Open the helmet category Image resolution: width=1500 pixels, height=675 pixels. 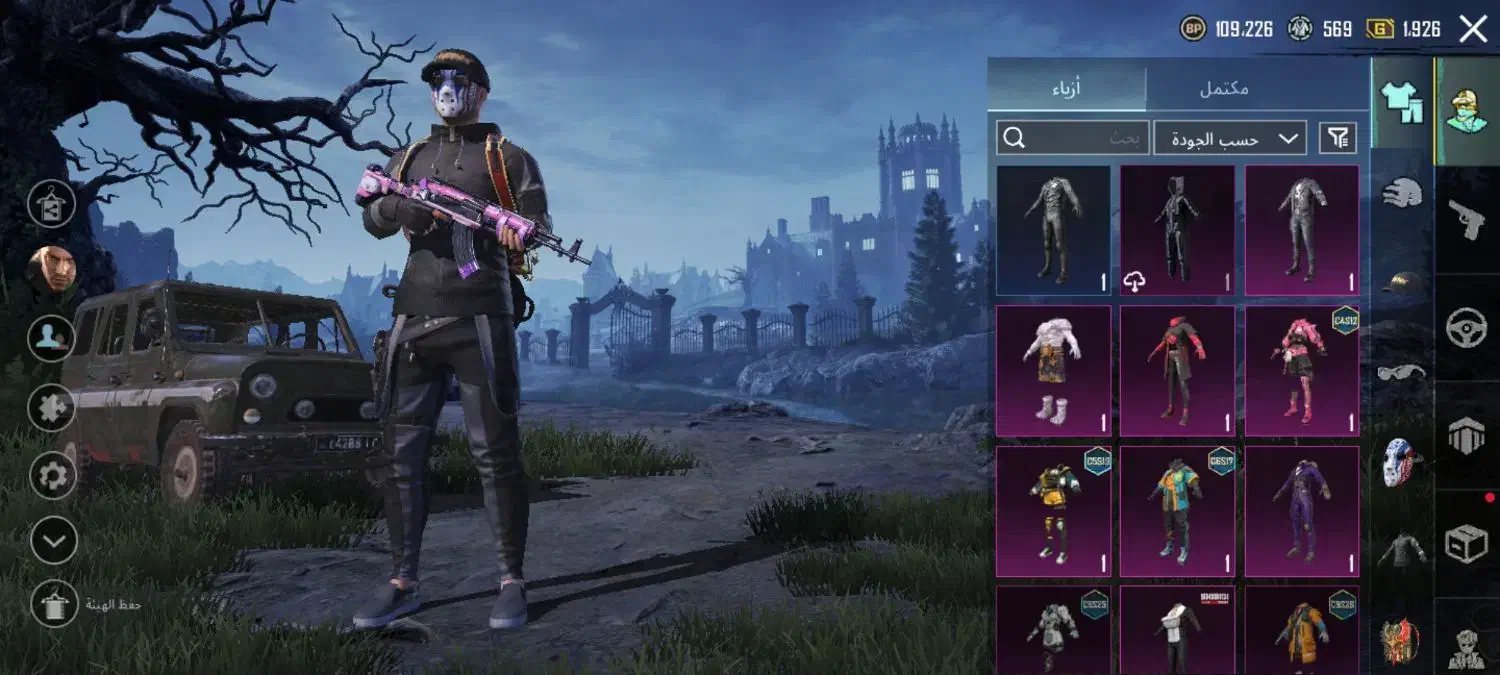tap(1402, 191)
